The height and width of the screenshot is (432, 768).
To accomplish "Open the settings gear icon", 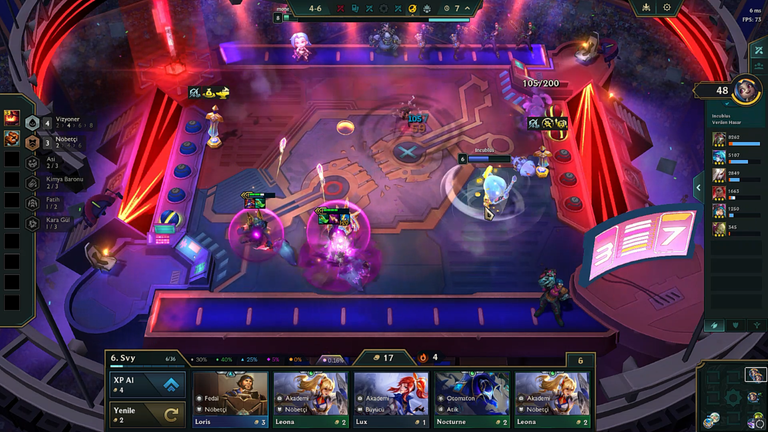I will (667, 8).
